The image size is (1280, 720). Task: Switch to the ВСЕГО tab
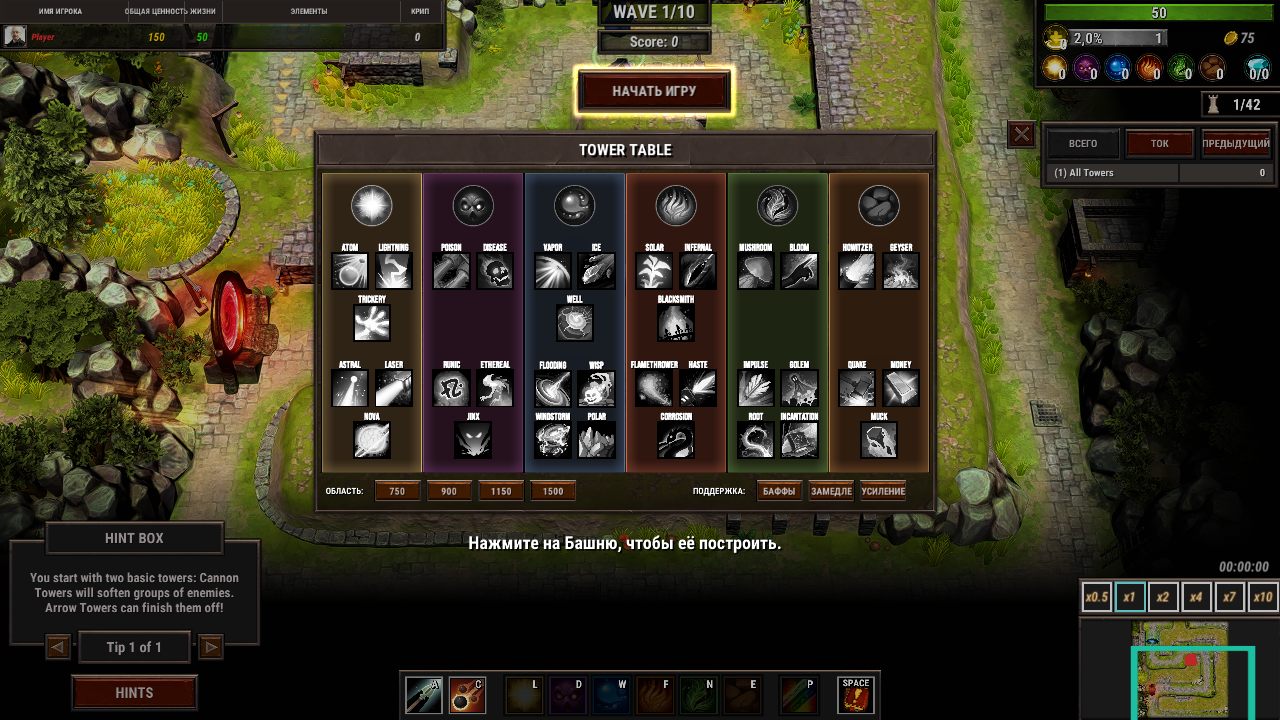tap(1082, 144)
